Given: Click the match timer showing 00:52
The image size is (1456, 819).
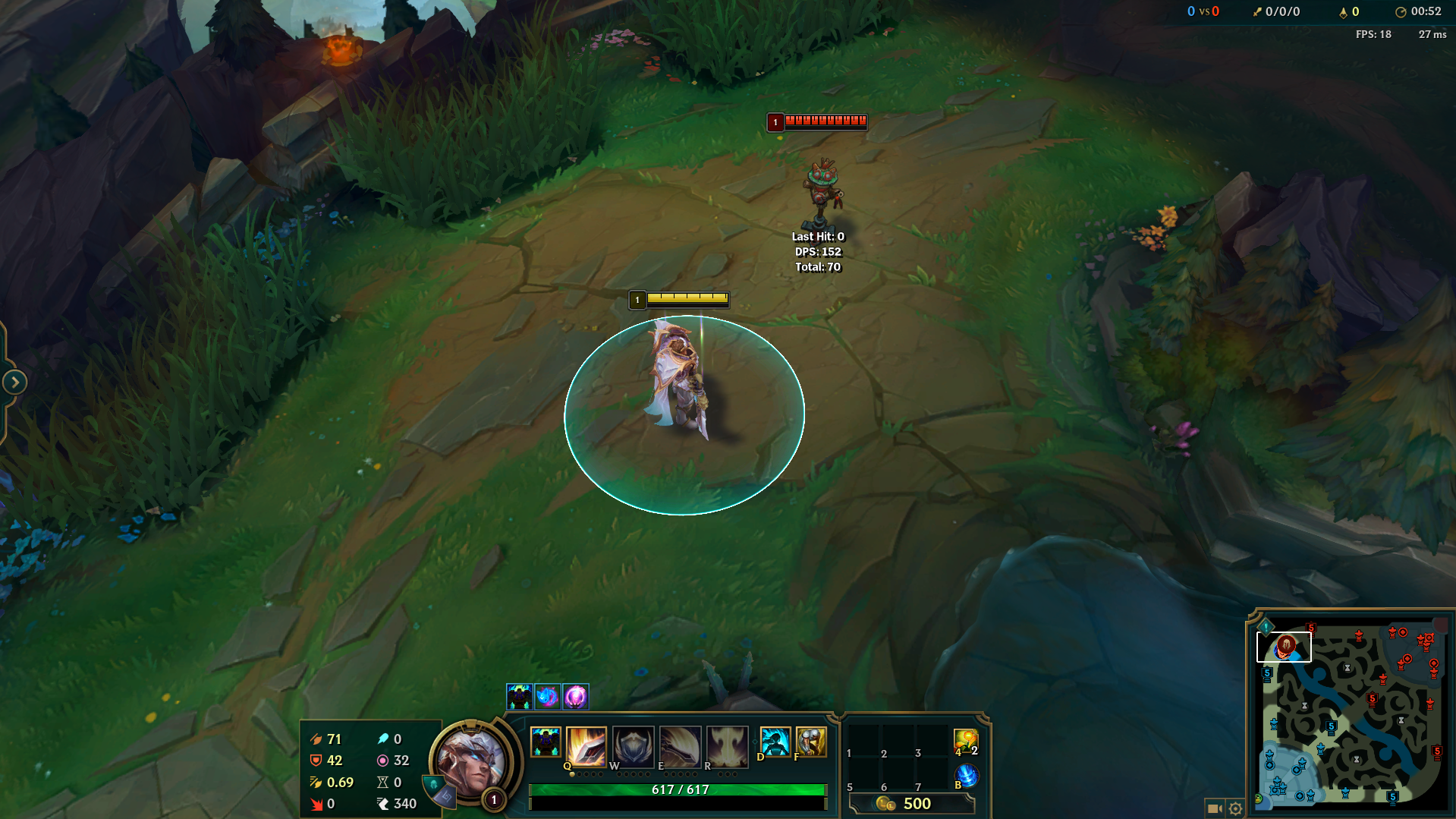Looking at the screenshot, I should [x=1426, y=11].
